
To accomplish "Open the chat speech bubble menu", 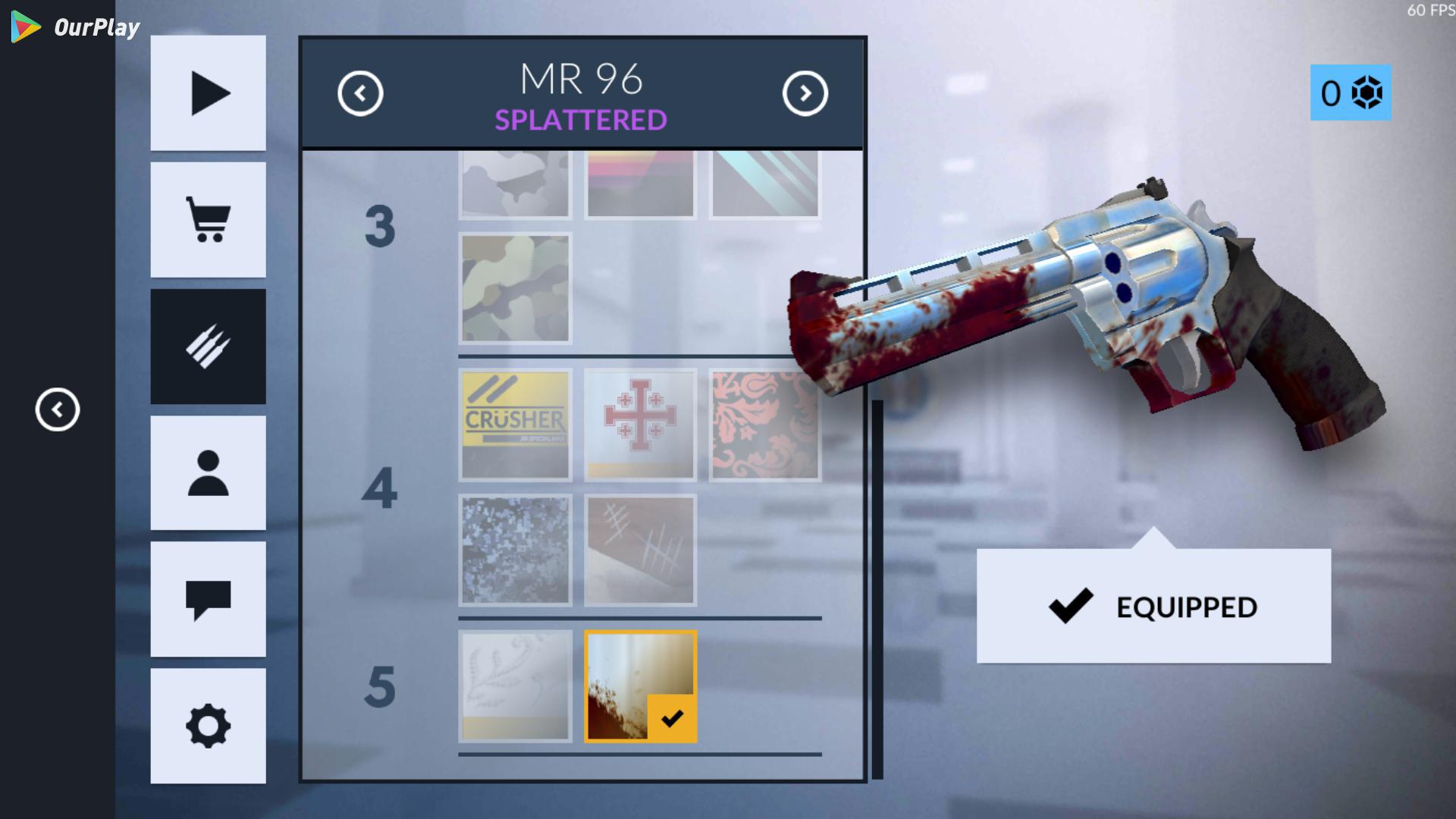I will pos(208,599).
